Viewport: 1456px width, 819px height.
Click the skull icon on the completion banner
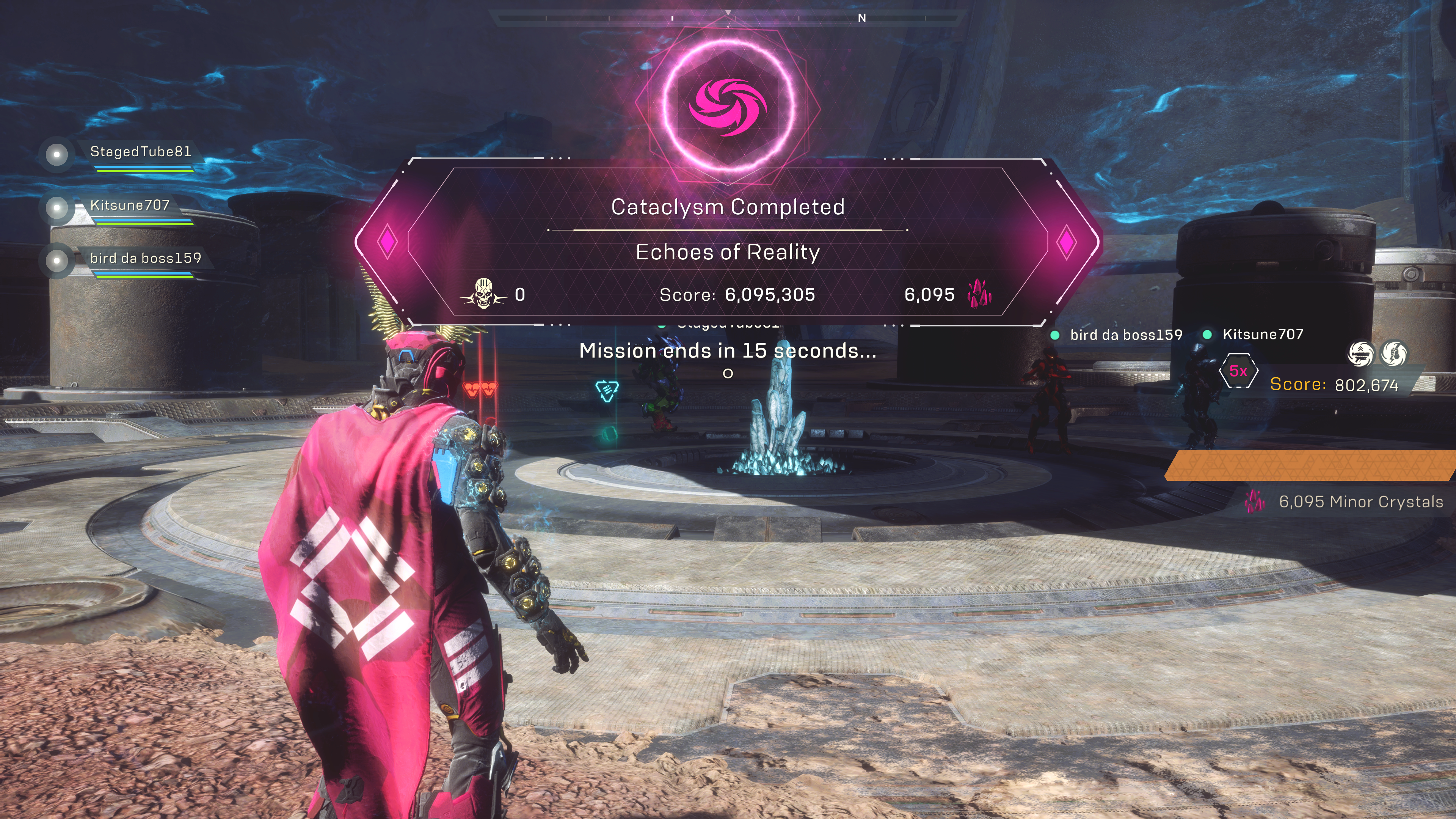click(483, 293)
